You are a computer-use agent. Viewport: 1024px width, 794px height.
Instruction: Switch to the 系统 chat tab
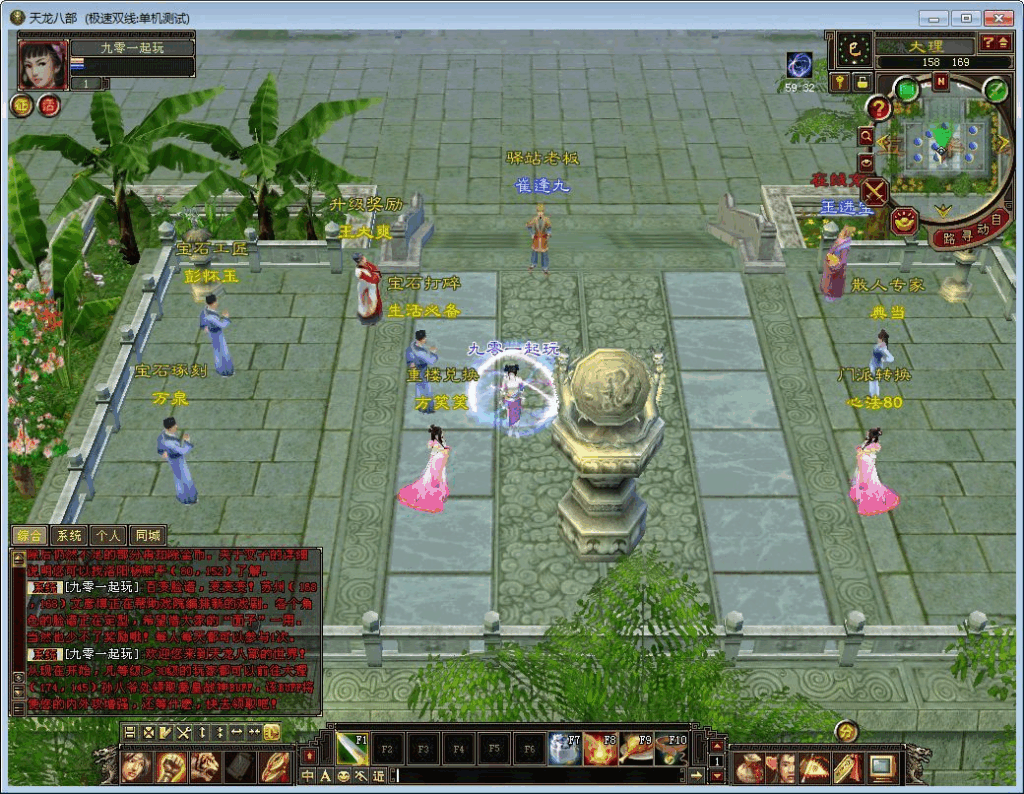pos(68,535)
